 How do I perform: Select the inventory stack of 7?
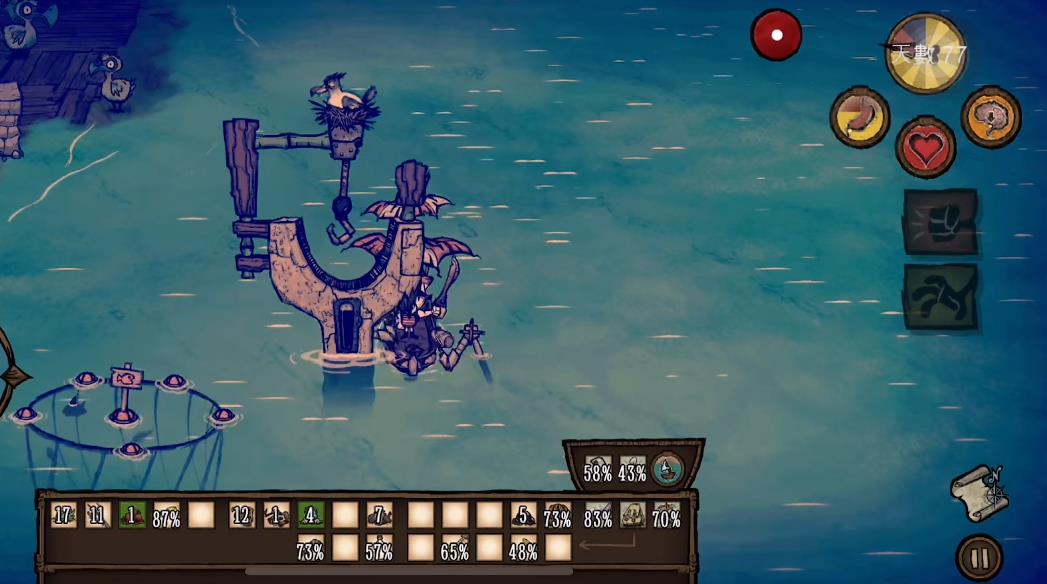tap(379, 515)
